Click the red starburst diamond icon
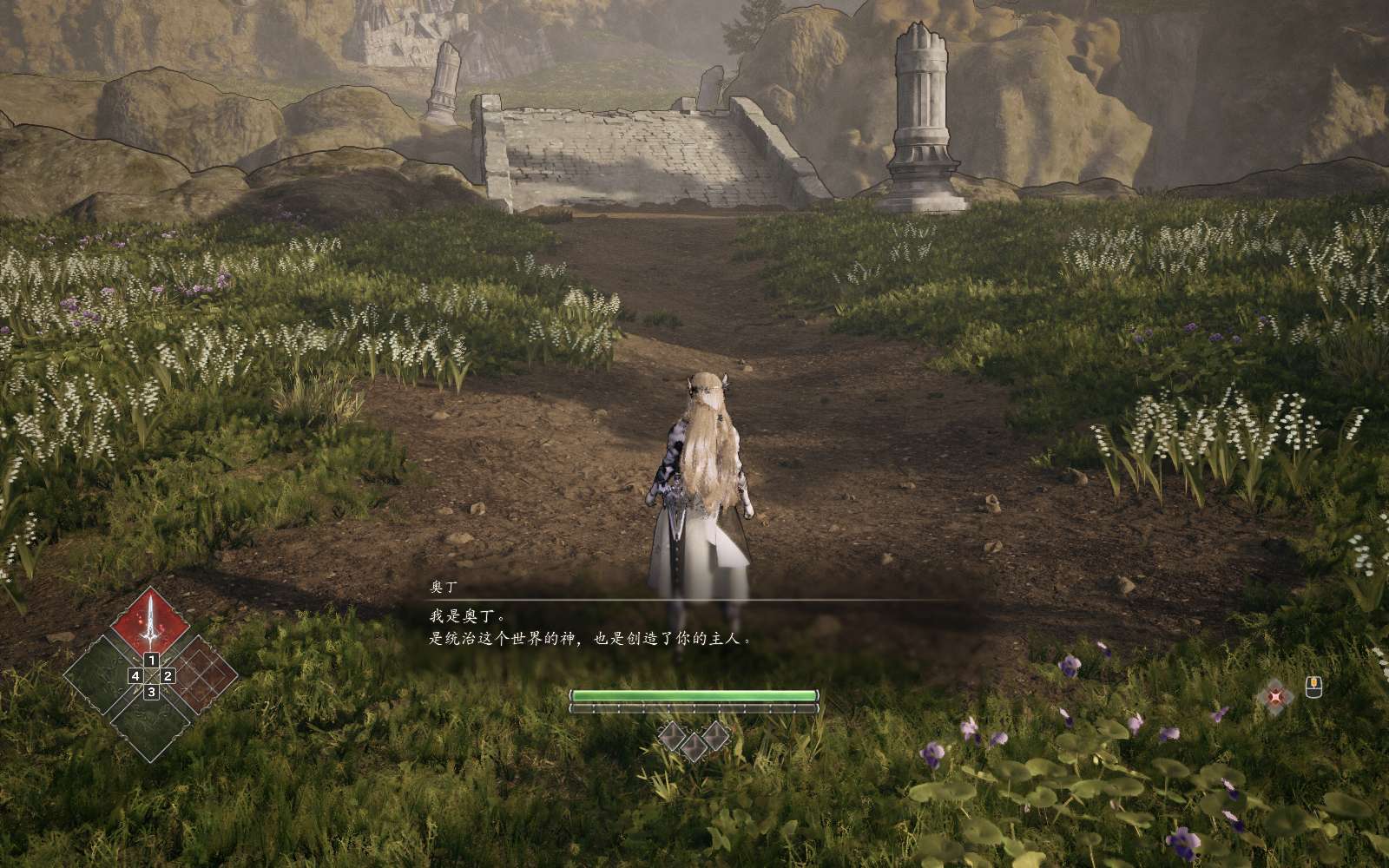Image resolution: width=1389 pixels, height=868 pixels. pos(1274,696)
